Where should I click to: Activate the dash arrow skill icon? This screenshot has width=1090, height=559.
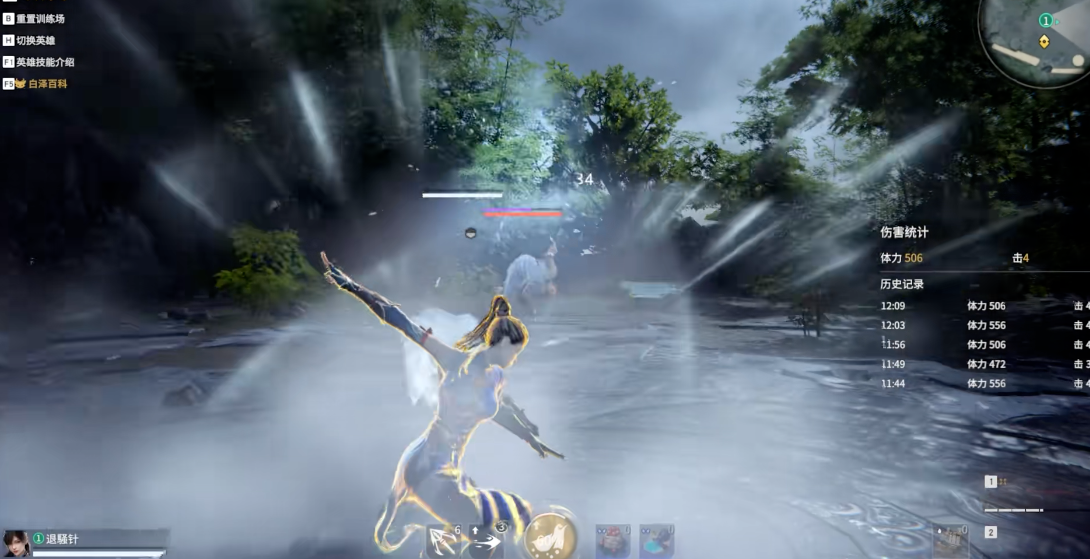[x=485, y=541]
